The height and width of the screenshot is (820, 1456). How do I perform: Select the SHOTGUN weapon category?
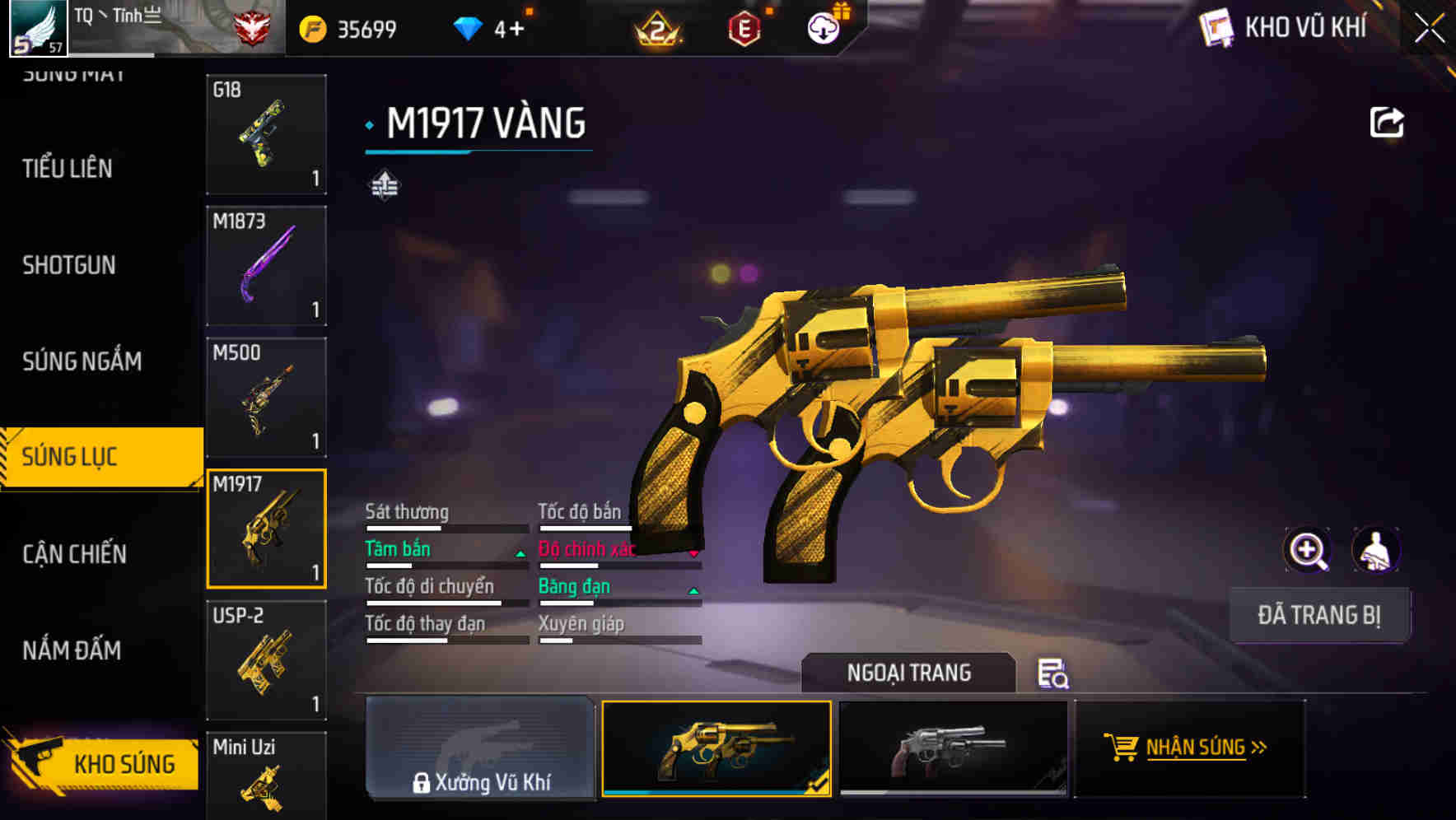coord(70,265)
